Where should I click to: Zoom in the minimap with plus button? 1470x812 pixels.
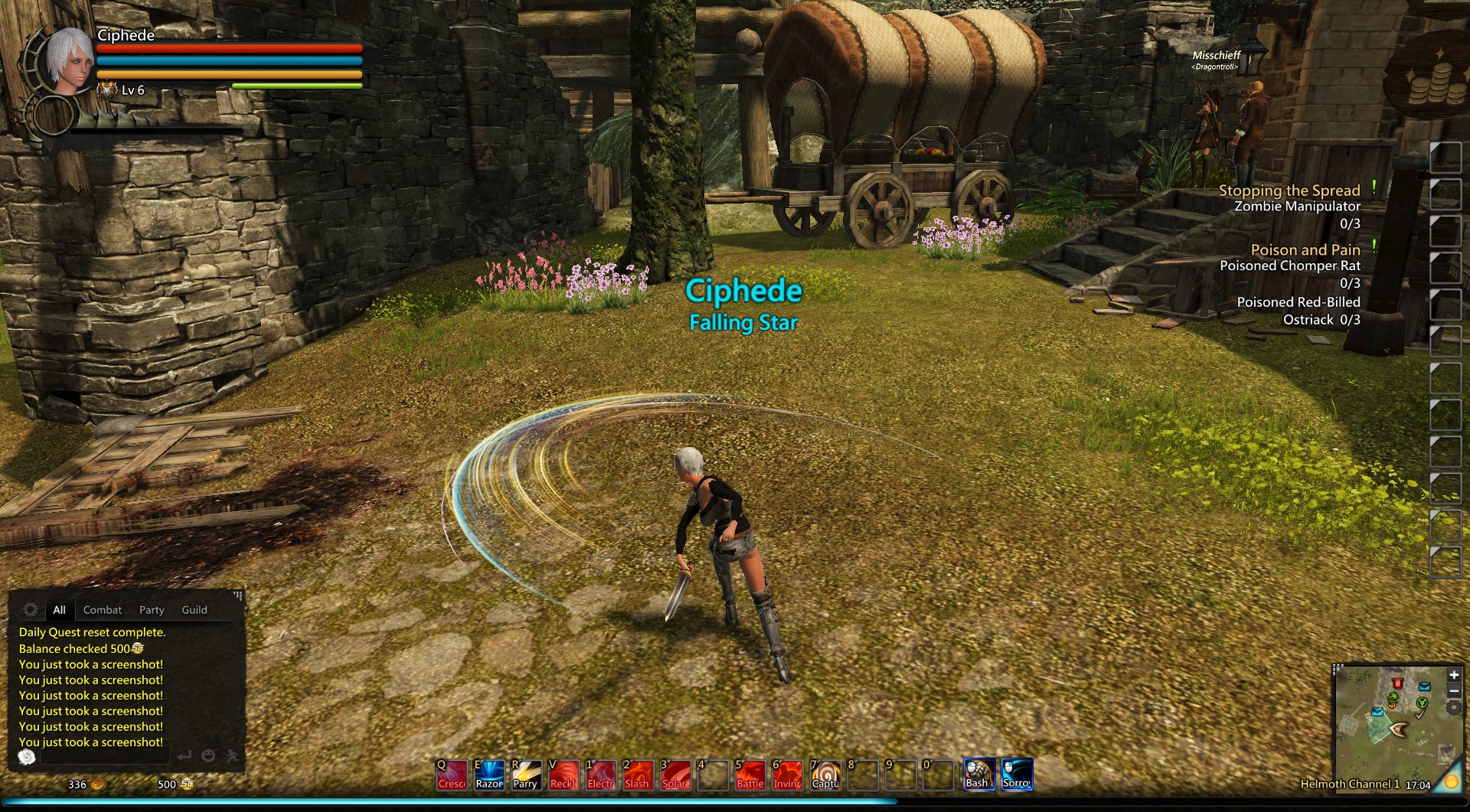coord(1453,675)
